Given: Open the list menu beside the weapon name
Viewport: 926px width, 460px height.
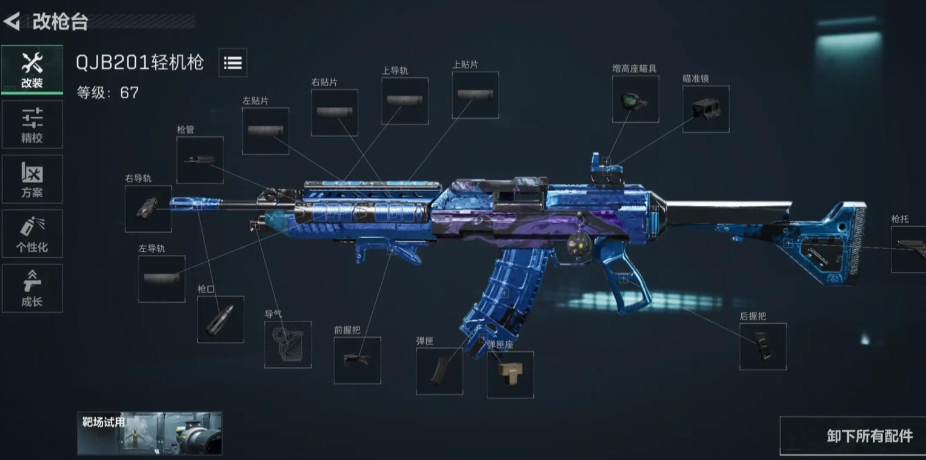Looking at the screenshot, I should tap(232, 63).
